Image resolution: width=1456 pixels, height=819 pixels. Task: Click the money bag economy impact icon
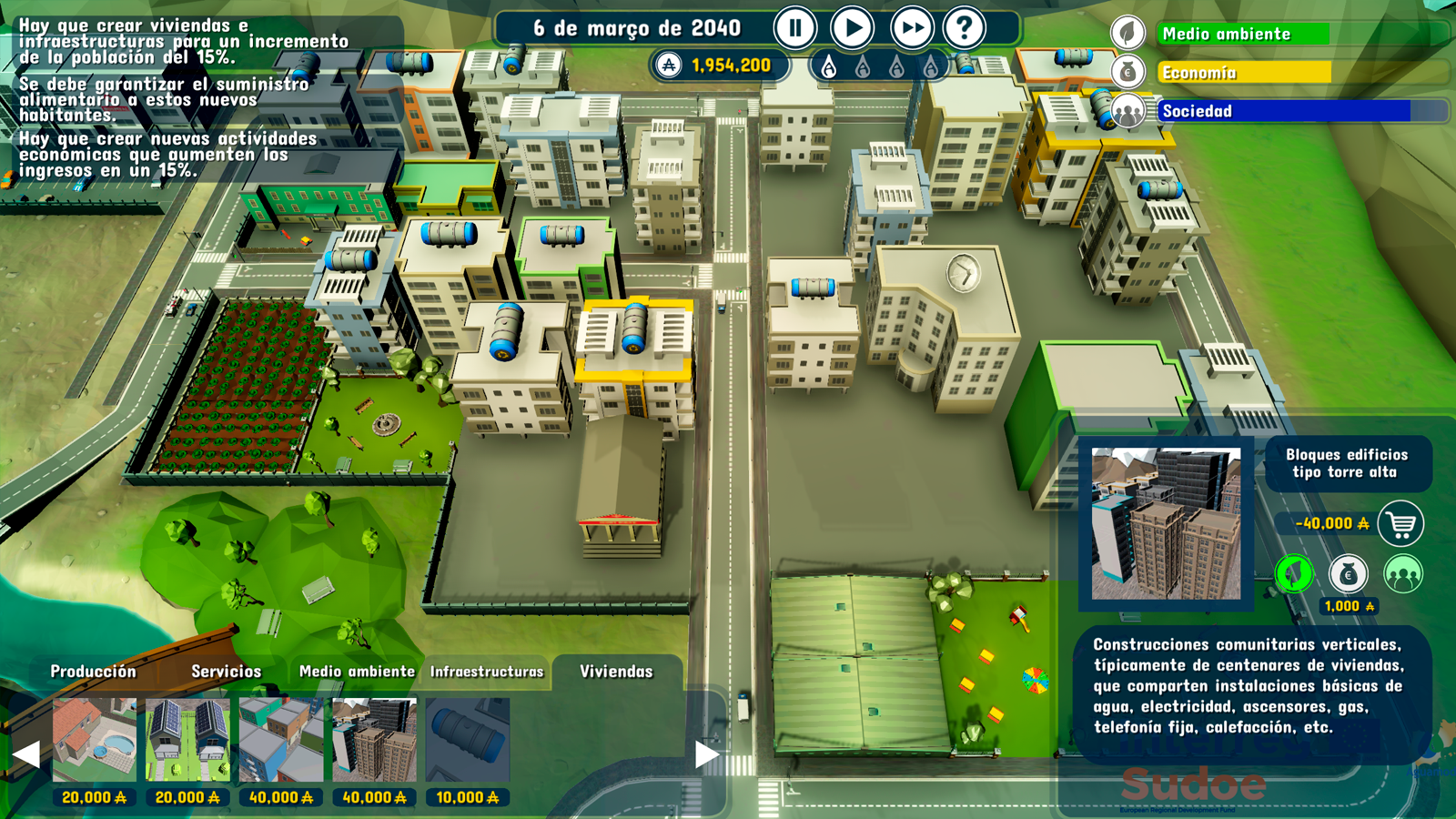pyautogui.click(x=1348, y=574)
